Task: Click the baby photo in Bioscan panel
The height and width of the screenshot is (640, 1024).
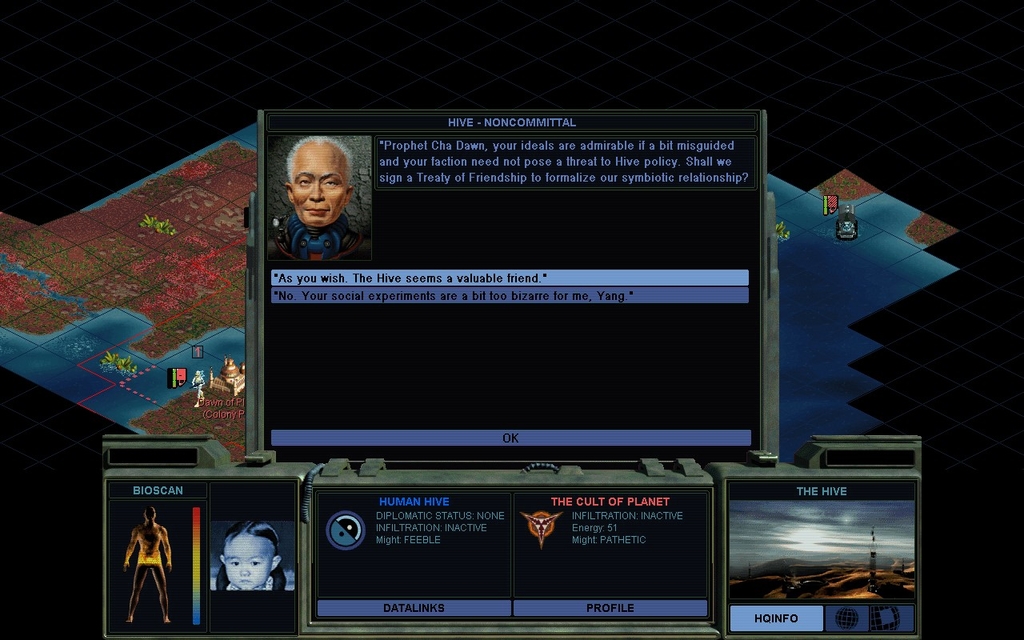Action: pos(252,555)
